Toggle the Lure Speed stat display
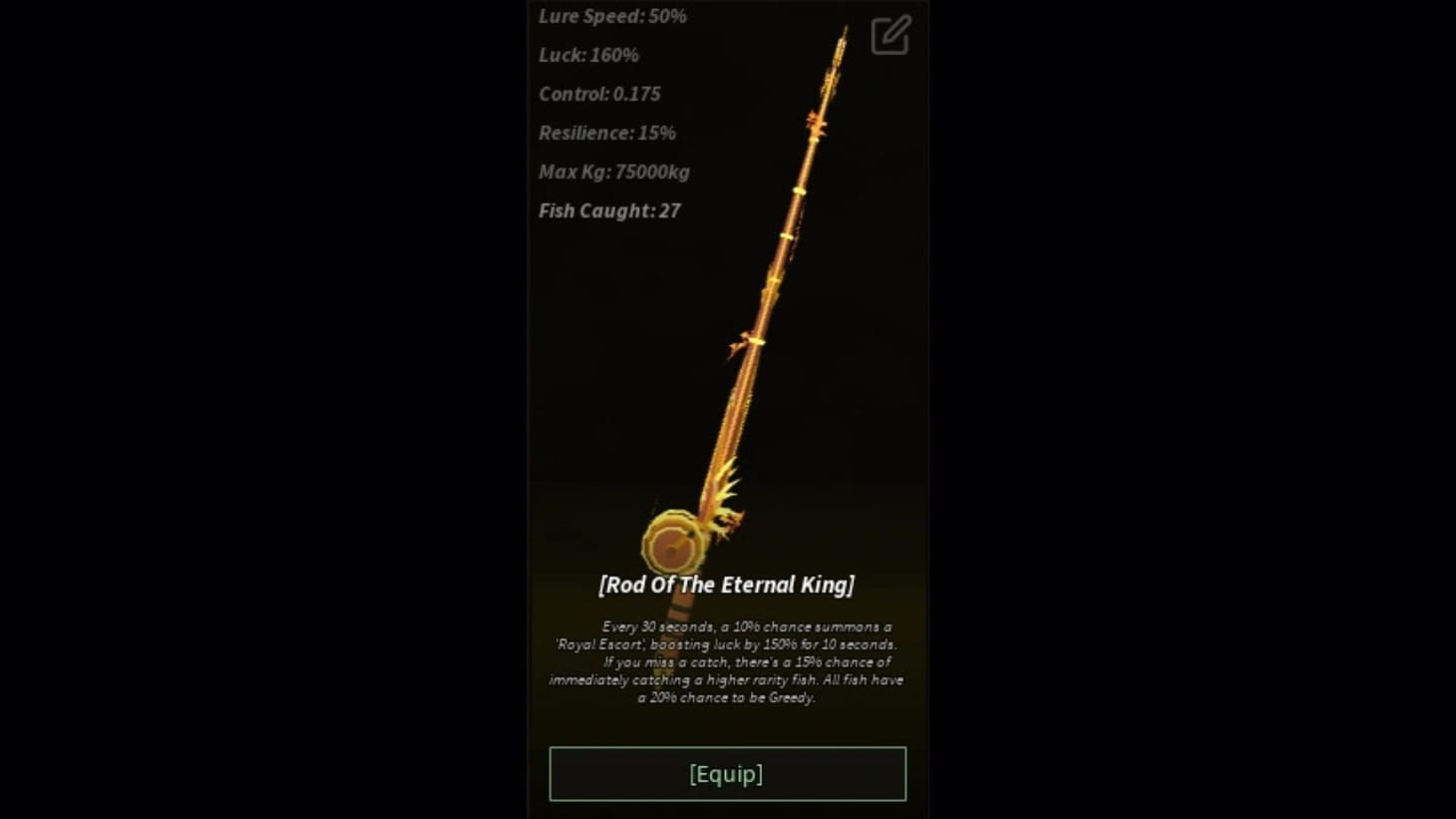1456x819 pixels. (x=611, y=15)
